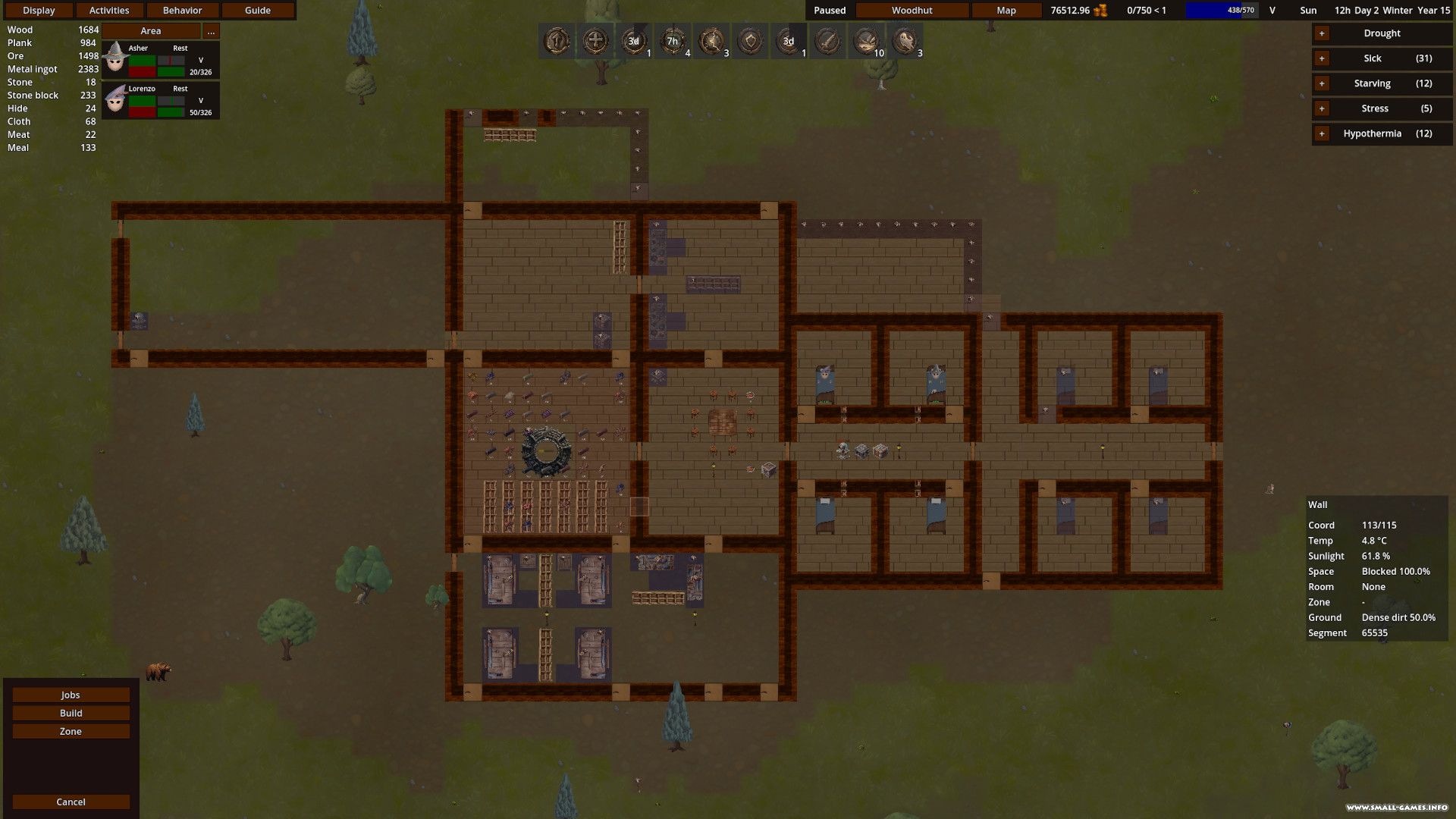Select Lorenzo's character portrait

point(115,99)
